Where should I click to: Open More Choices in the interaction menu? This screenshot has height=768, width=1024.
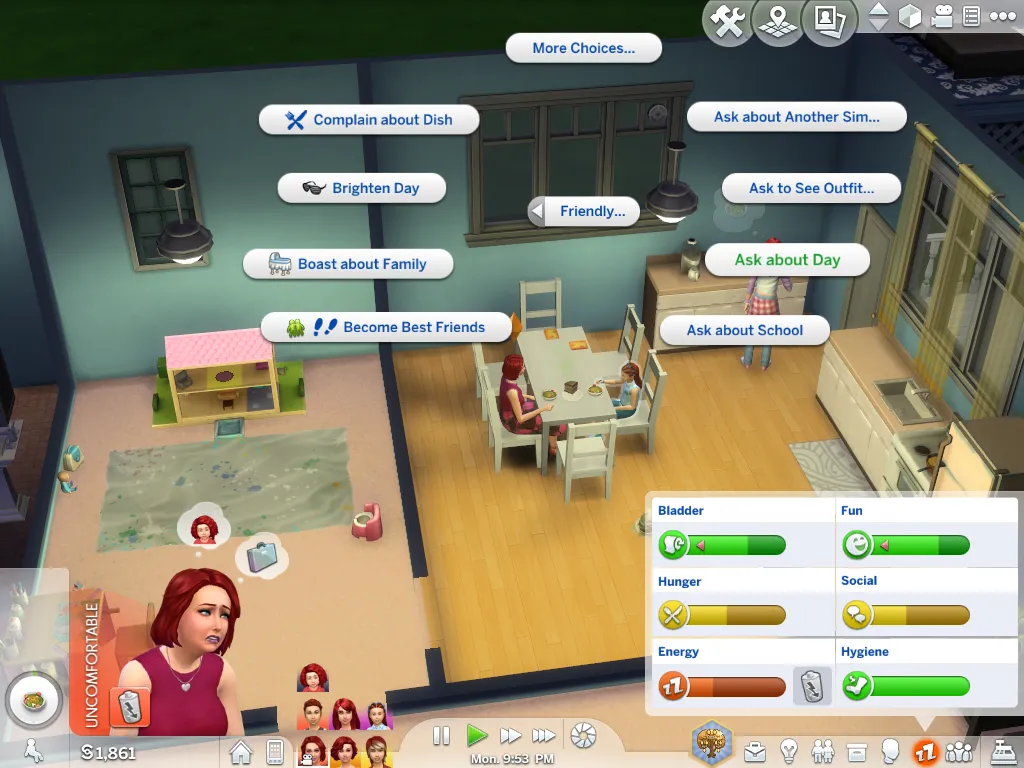tap(583, 48)
